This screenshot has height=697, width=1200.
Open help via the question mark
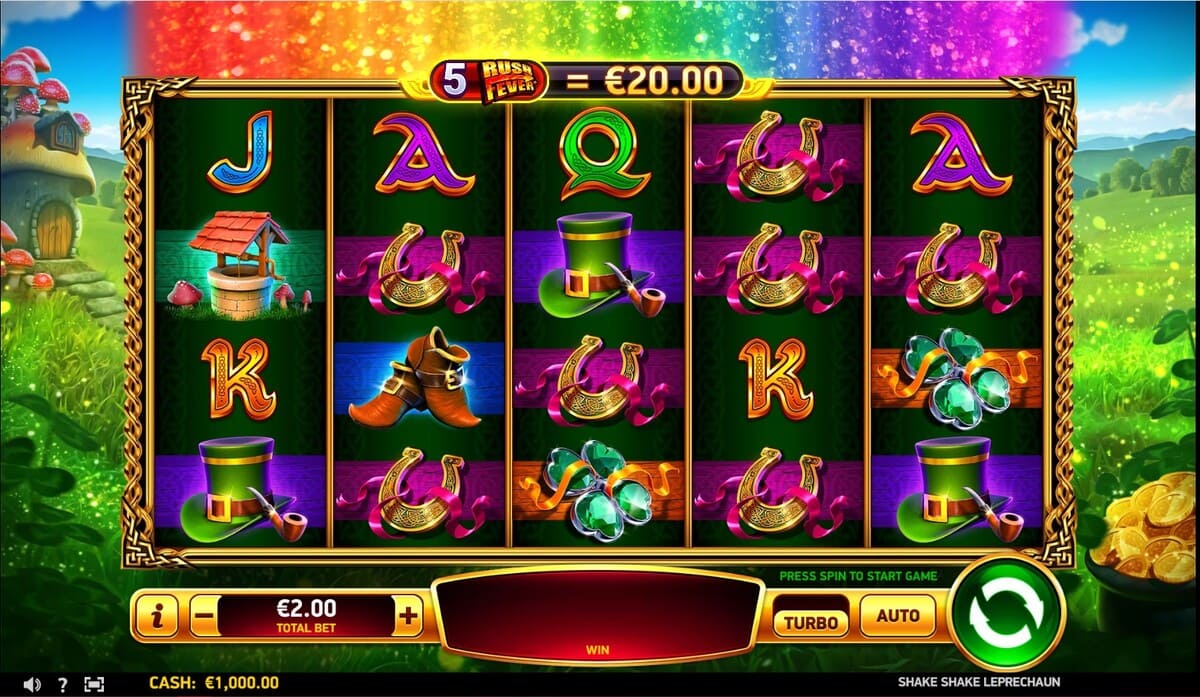[x=63, y=684]
